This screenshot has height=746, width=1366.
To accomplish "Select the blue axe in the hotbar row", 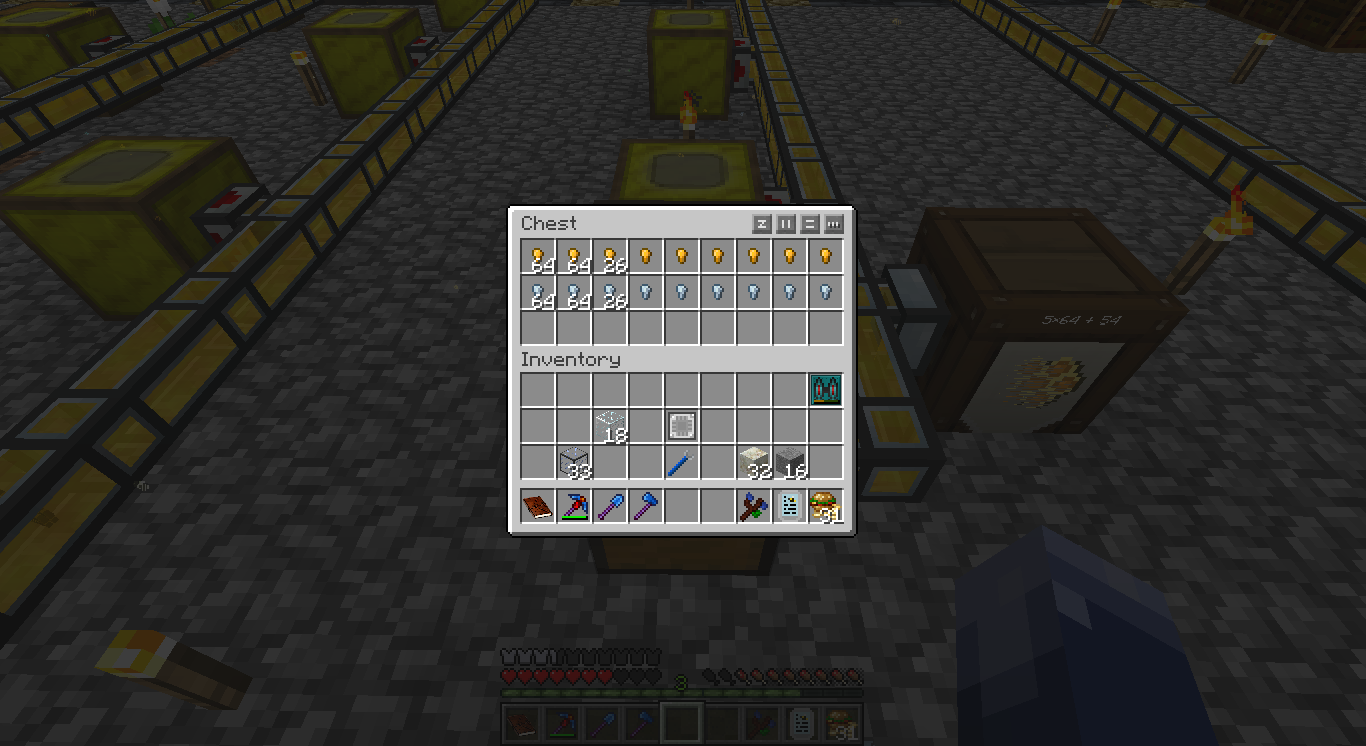I will [x=646, y=507].
